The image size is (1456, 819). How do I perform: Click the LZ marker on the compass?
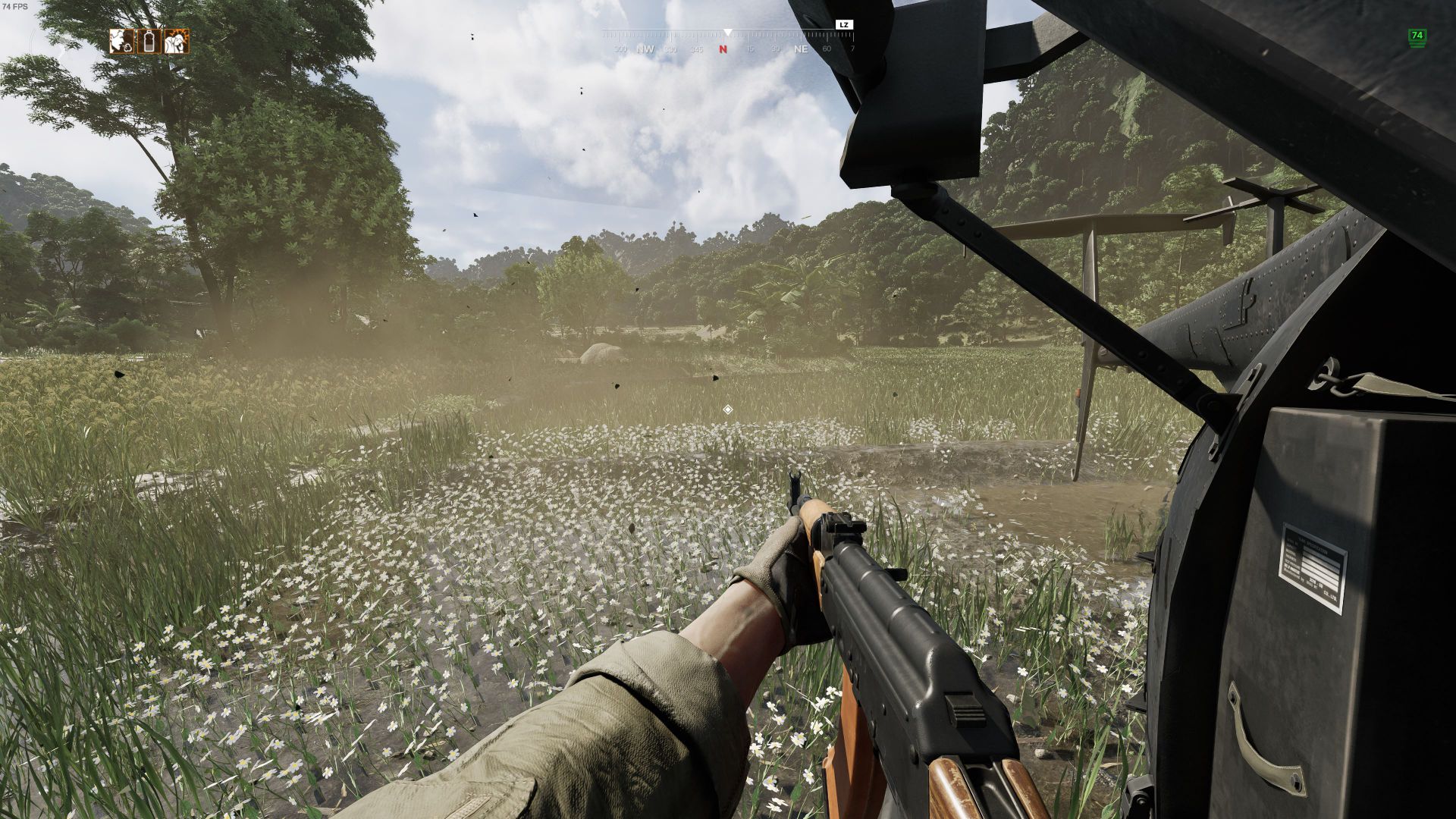844,25
